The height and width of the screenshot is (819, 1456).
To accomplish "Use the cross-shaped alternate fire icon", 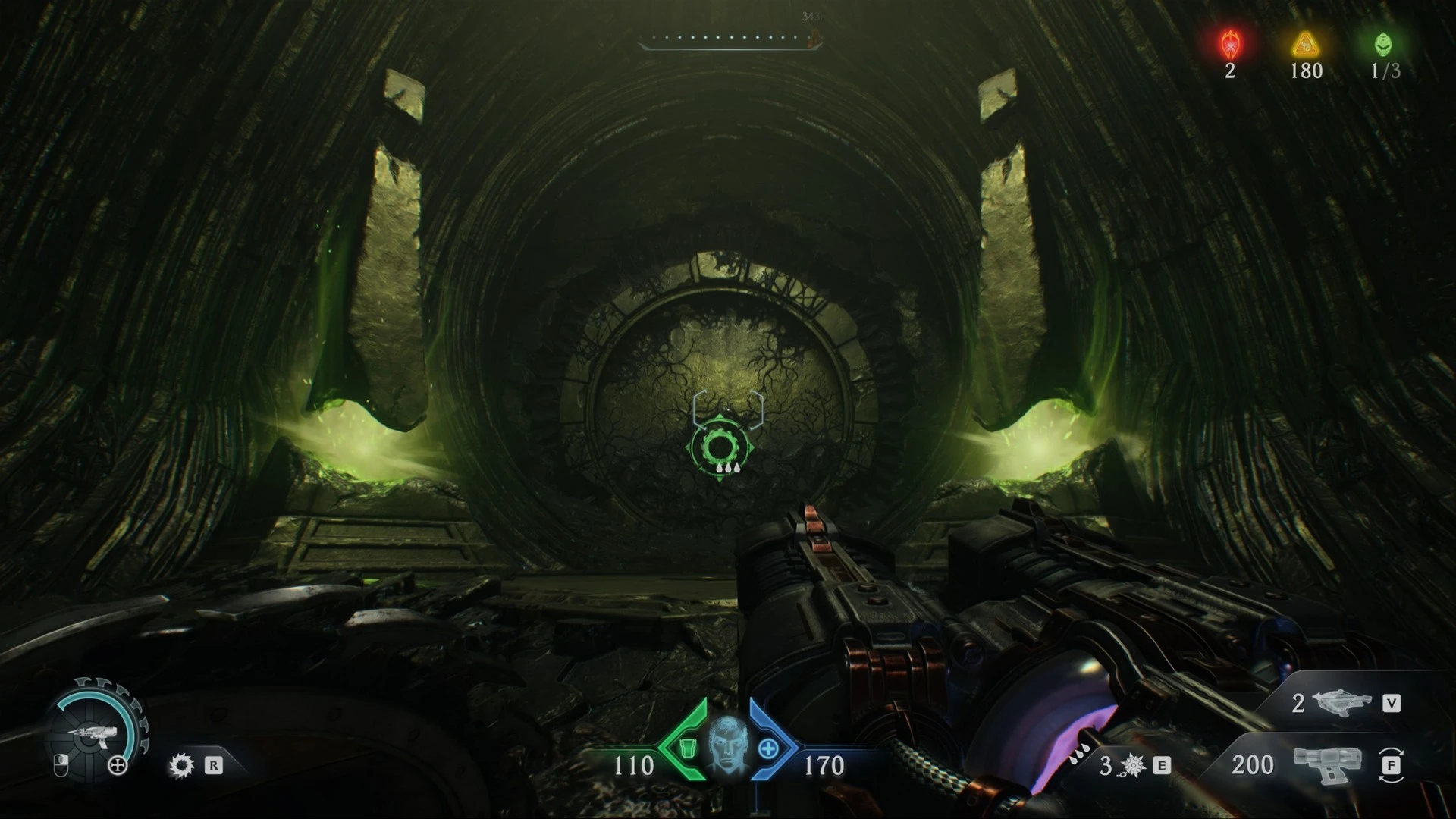I will click(x=118, y=766).
